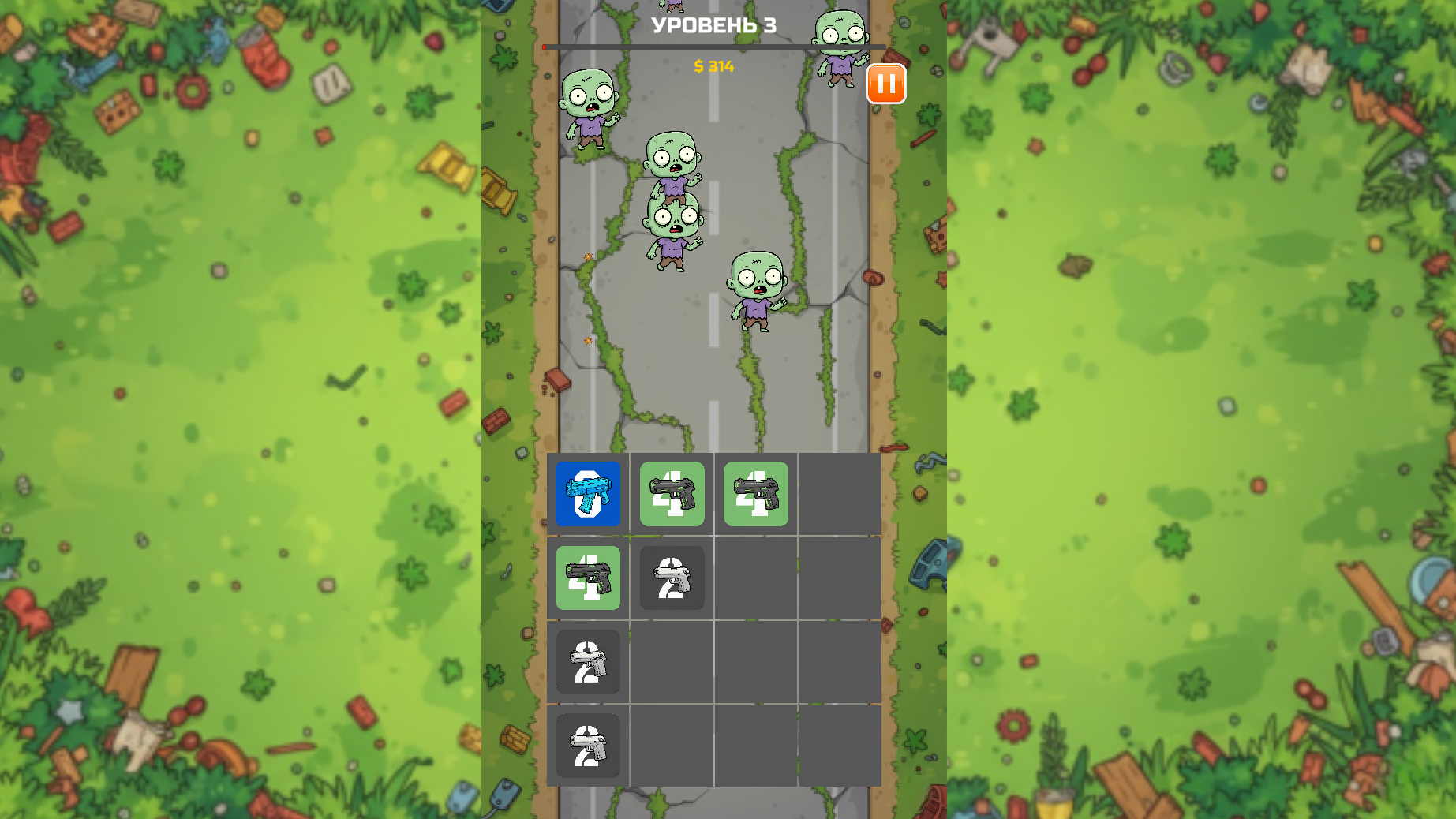The image size is (1456, 819).
Task: Select the gray level 2 pistol next to it
Action: click(672, 578)
